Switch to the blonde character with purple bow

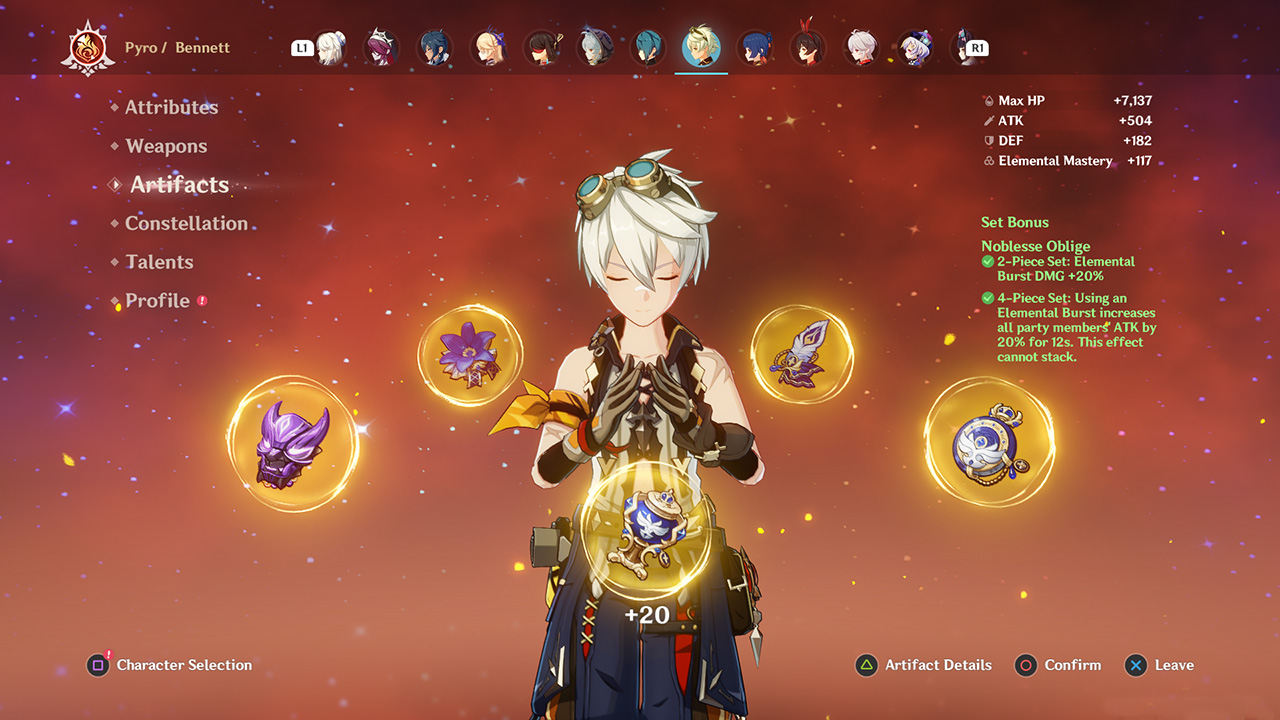(x=488, y=48)
